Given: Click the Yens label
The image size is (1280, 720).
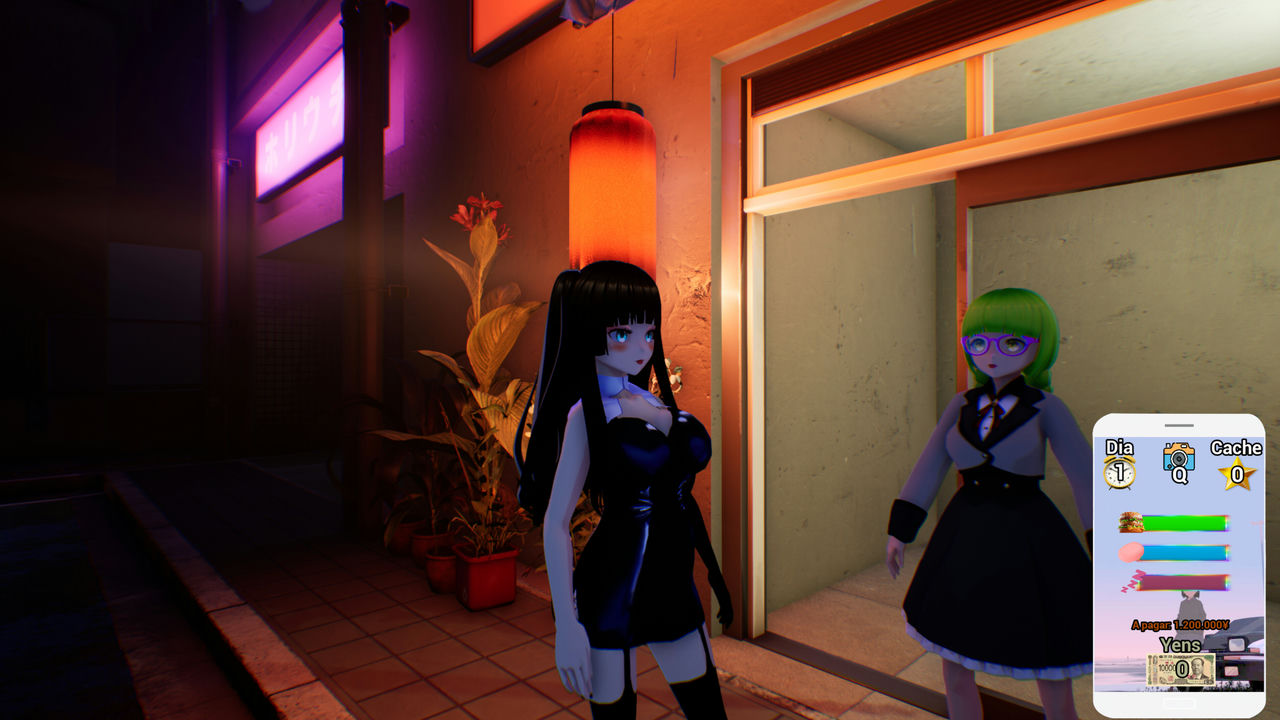Looking at the screenshot, I should [1179, 644].
